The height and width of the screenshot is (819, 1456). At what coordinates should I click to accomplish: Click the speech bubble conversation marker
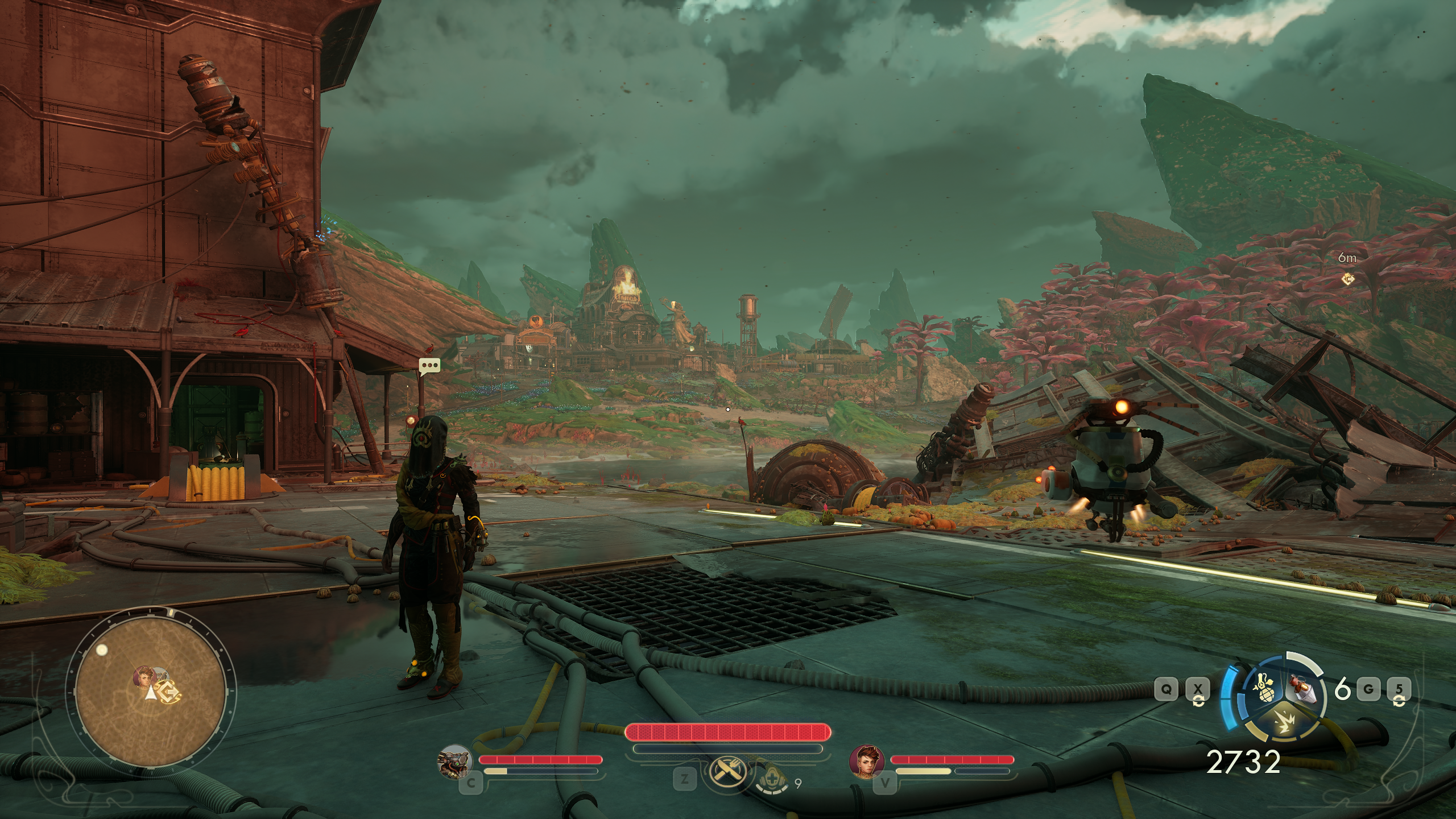click(x=430, y=366)
